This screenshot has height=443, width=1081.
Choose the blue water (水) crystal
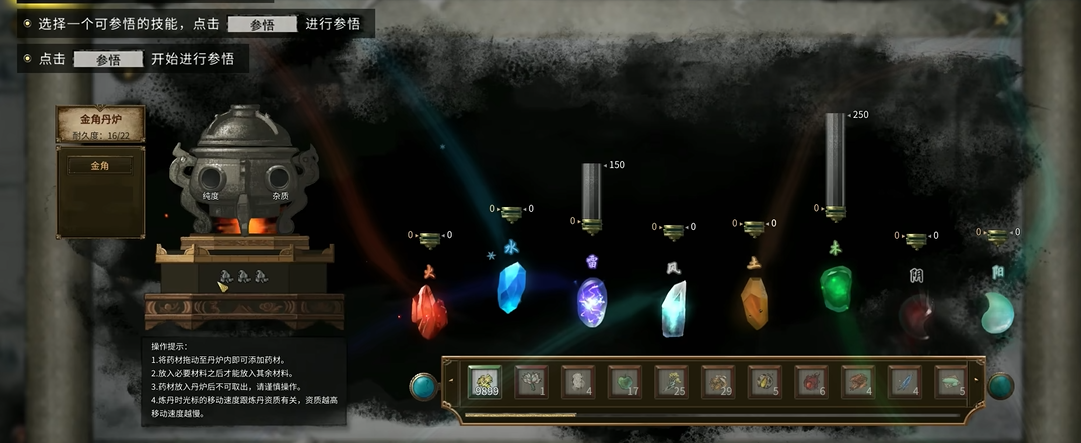pyautogui.click(x=511, y=287)
